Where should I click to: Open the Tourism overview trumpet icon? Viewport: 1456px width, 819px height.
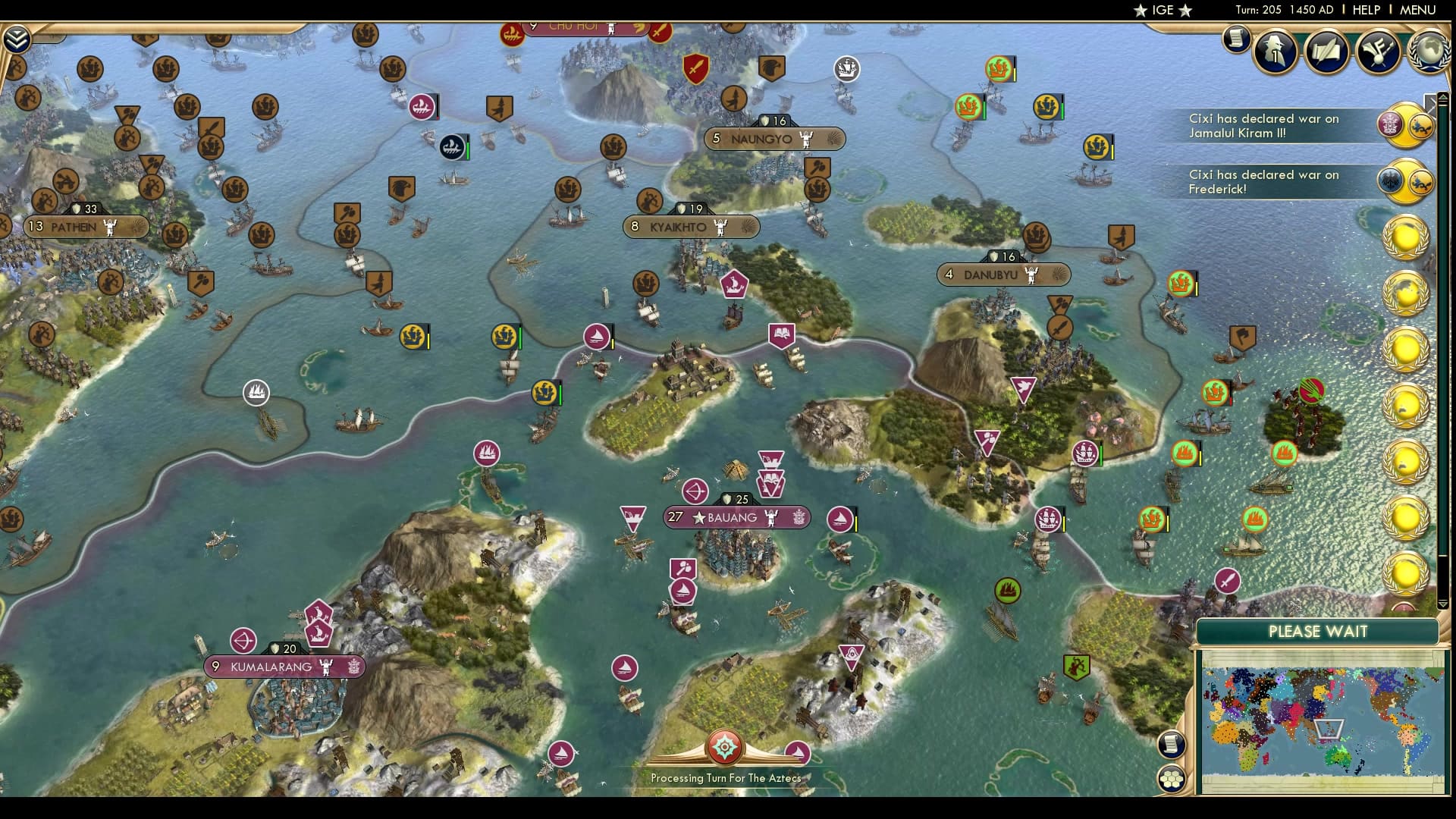[1379, 52]
